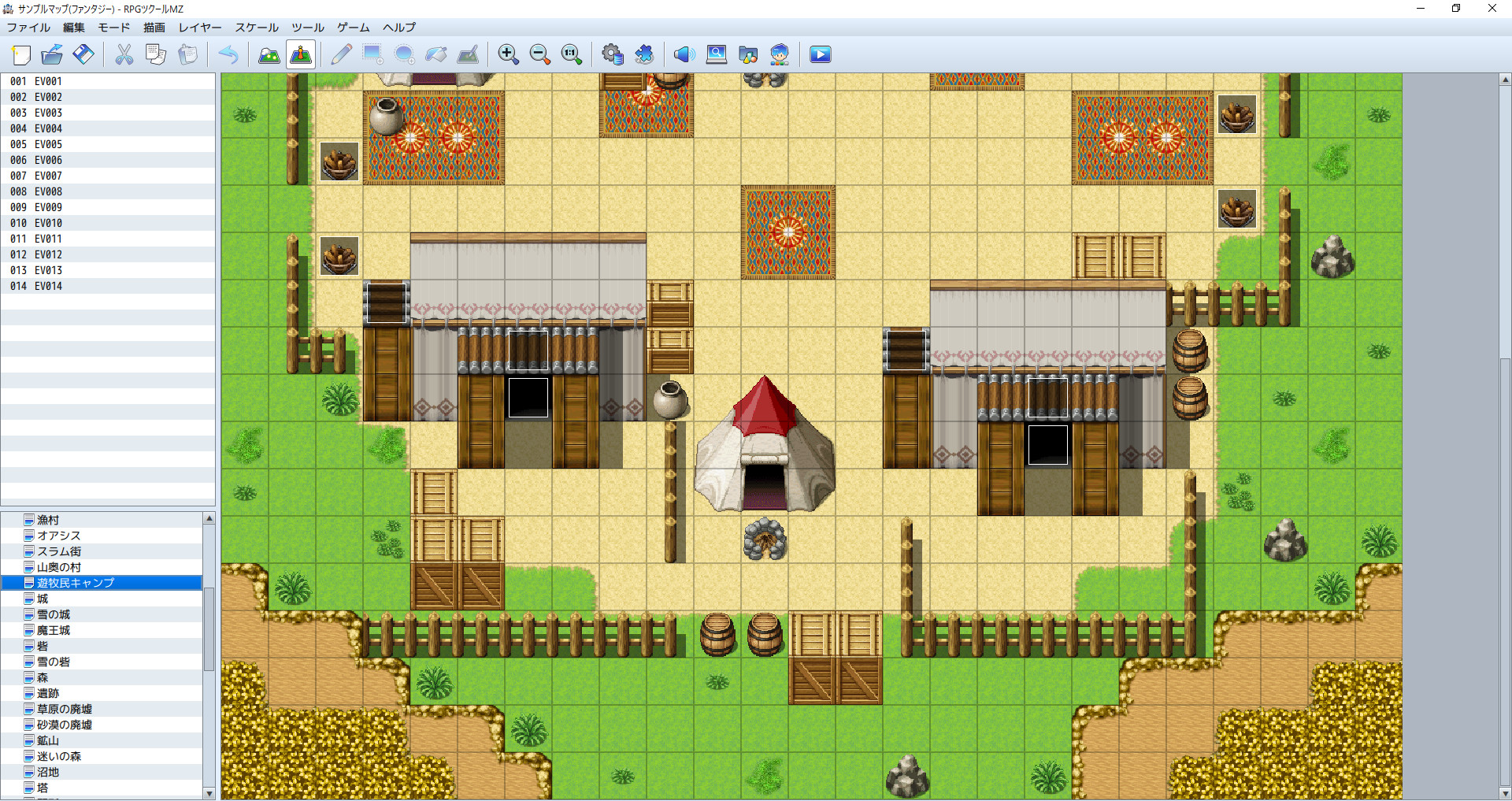Open the Event Searcher icon
Viewport: 1512px width, 801px height.
pos(716,54)
